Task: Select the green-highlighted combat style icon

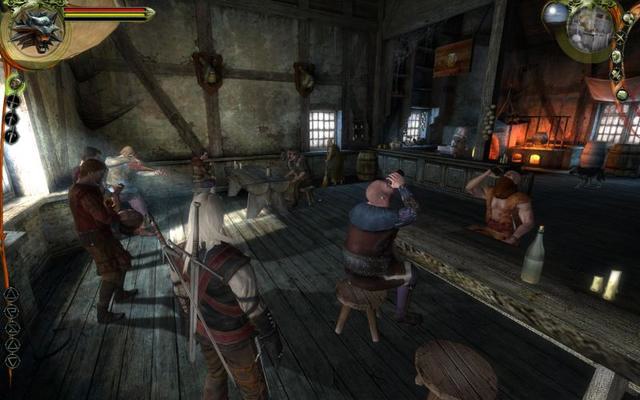Action: [x=14, y=83]
